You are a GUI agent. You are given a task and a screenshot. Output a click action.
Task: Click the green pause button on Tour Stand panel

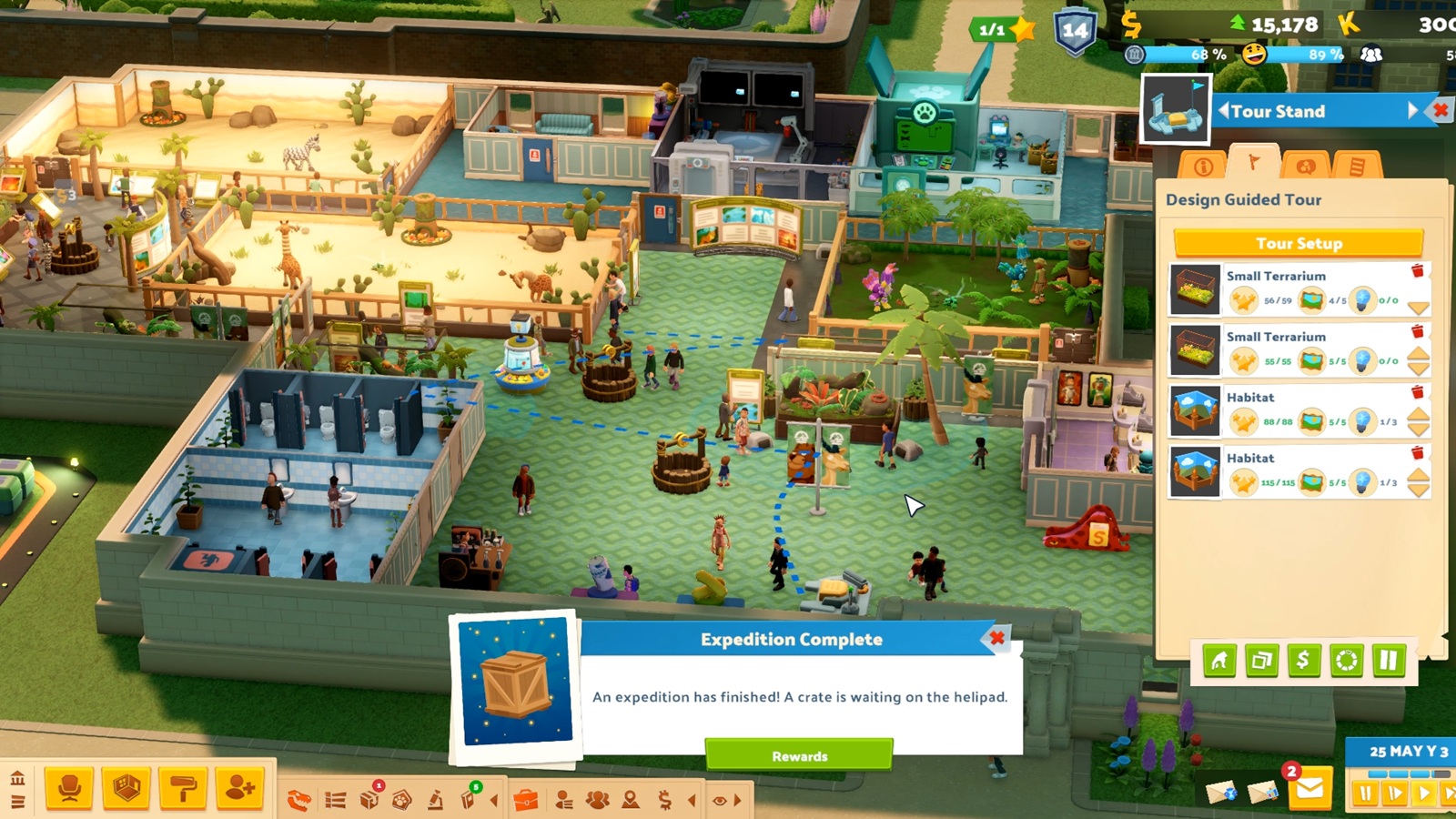(x=1389, y=660)
